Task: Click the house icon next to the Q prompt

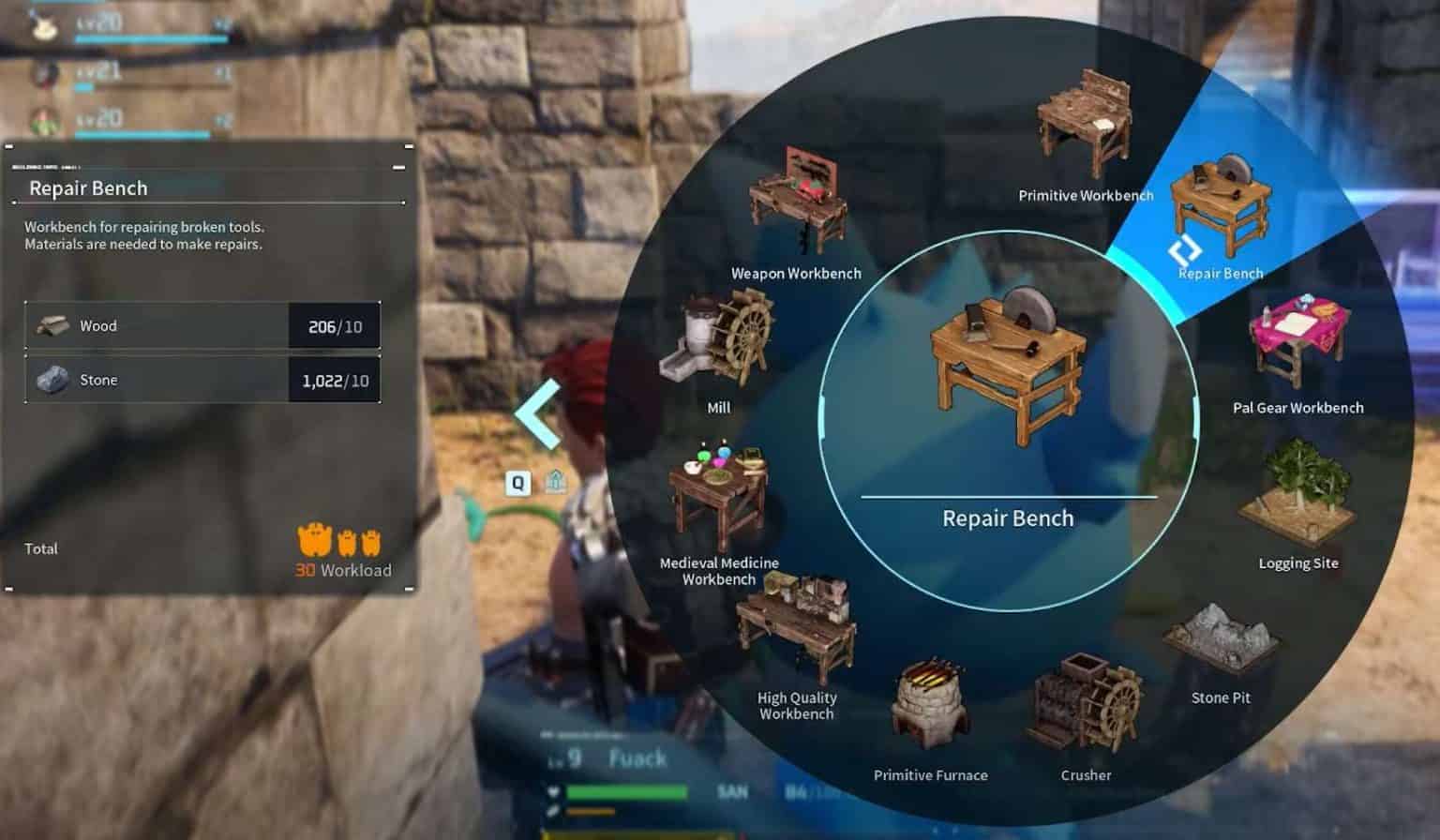Action: click(555, 480)
